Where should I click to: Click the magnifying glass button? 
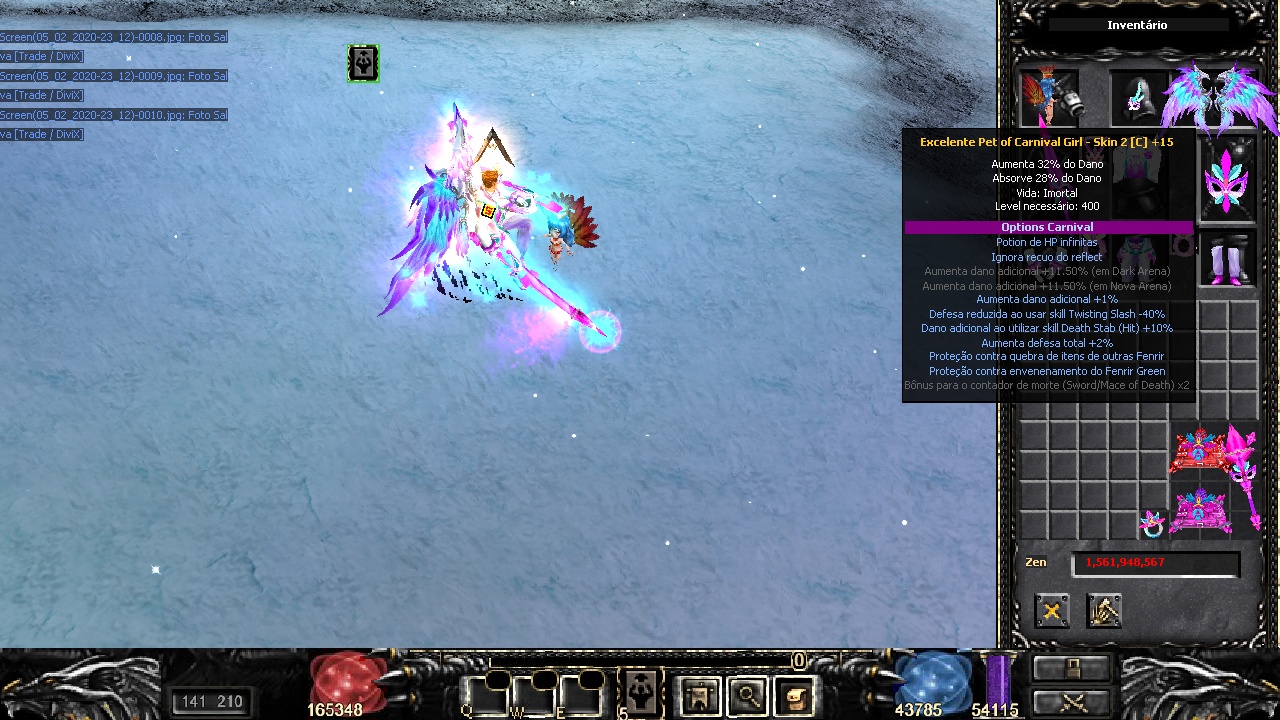(747, 695)
